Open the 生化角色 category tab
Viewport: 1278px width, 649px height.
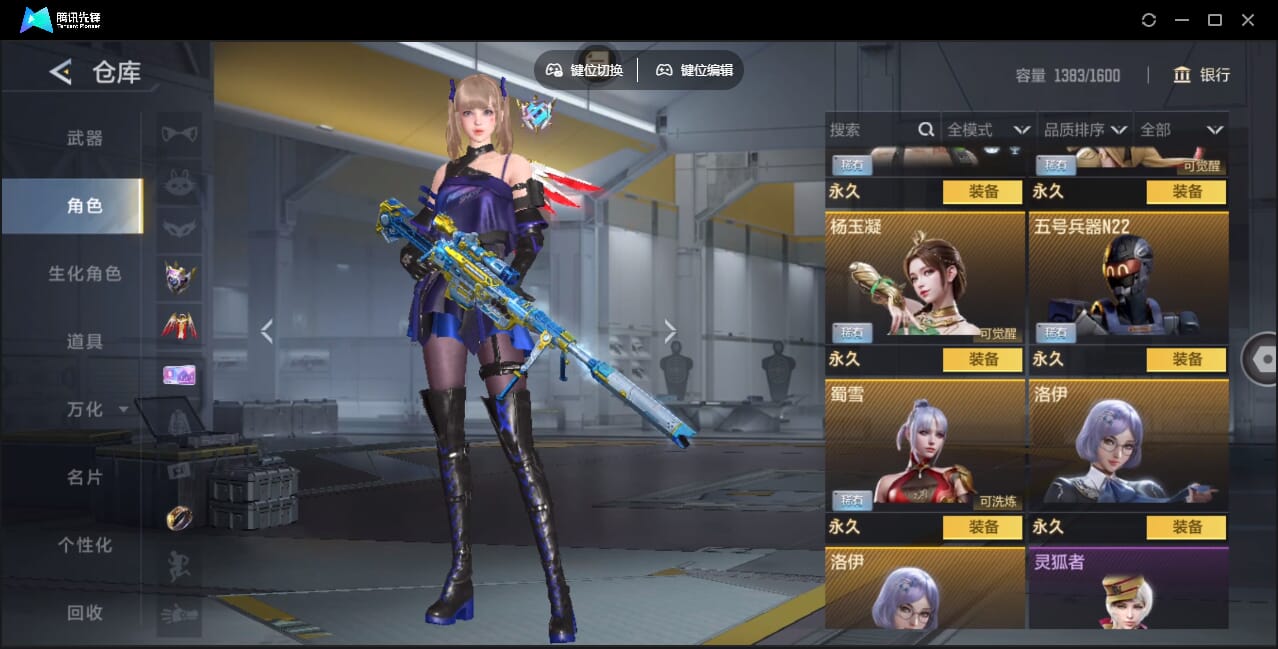(85, 273)
